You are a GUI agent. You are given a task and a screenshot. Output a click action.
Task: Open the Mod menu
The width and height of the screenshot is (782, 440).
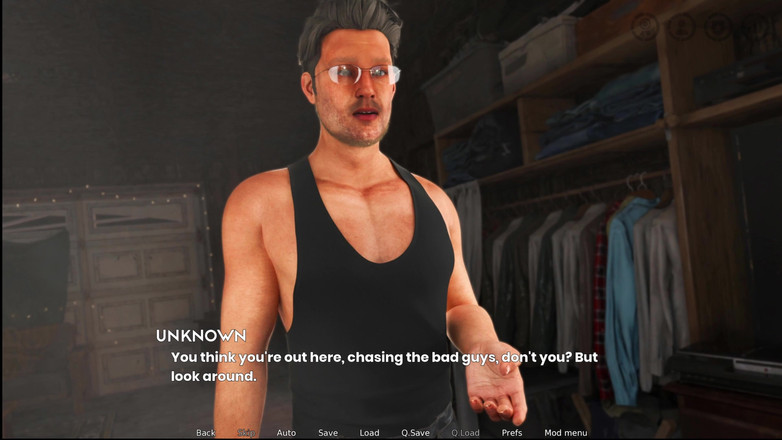coord(566,433)
